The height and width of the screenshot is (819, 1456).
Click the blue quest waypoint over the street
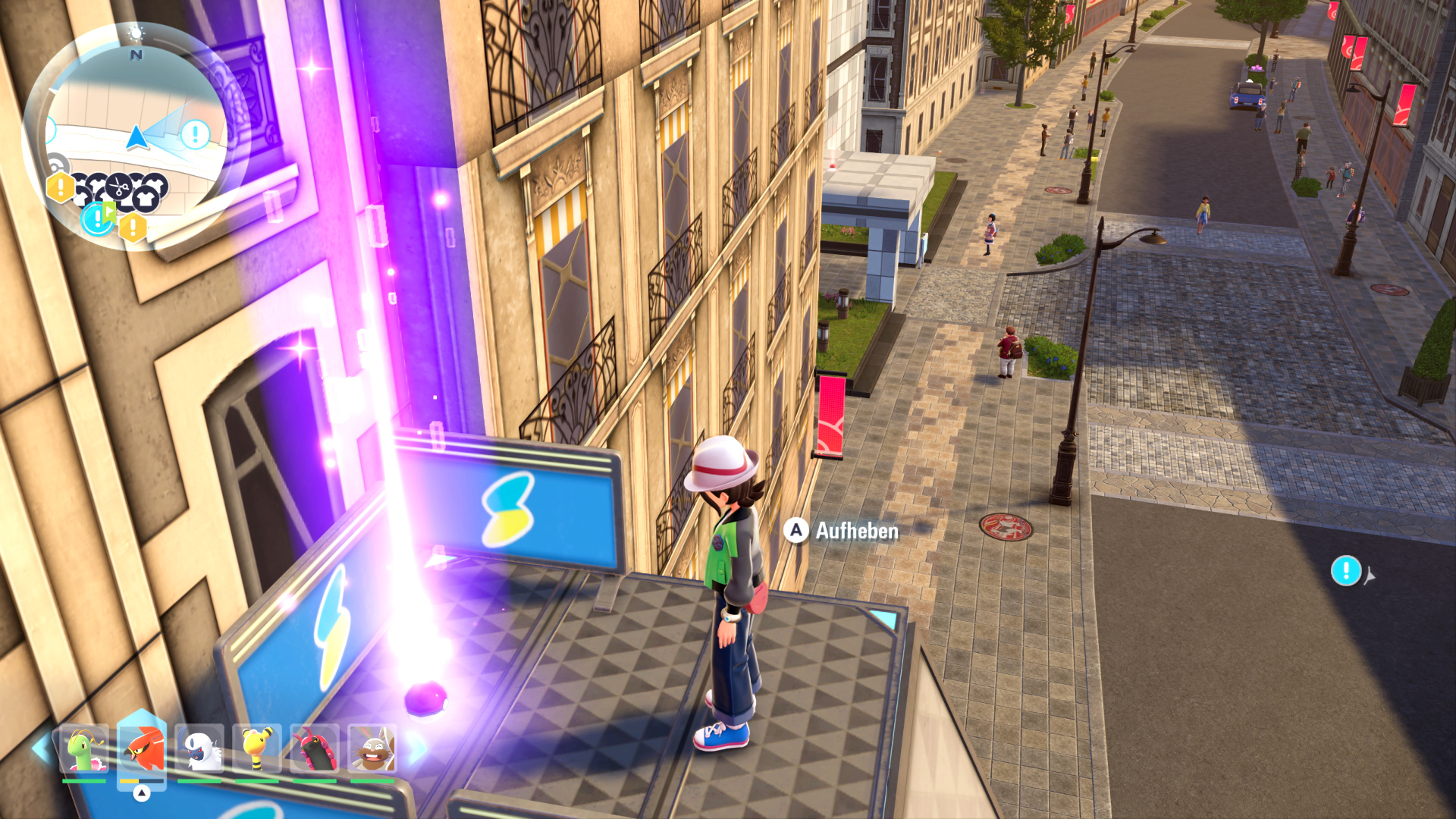[x=1346, y=570]
